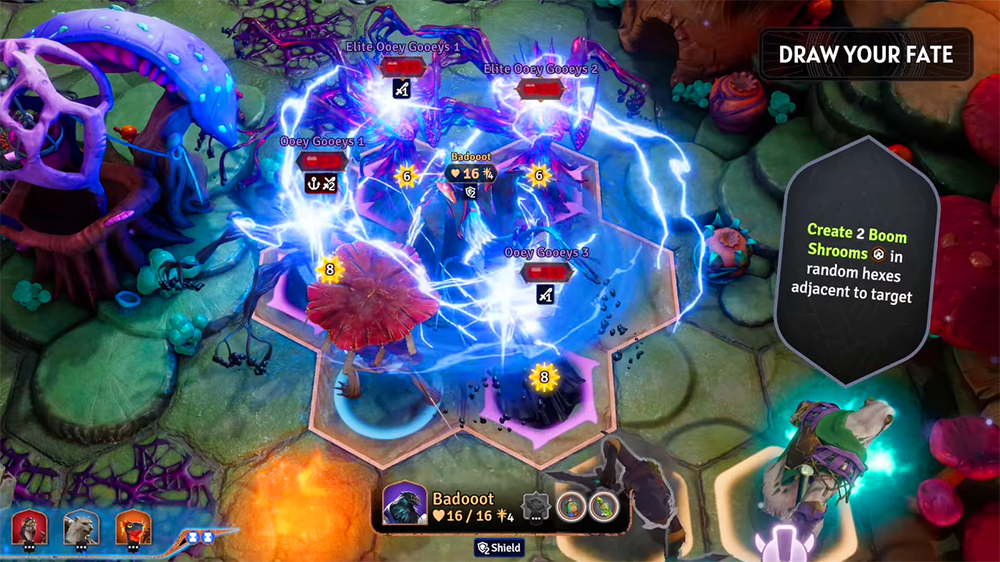This screenshot has width=1000, height=562.
Task: Select the Elite Ooey Gooeys 1 nameplate
Action: [x=402, y=48]
